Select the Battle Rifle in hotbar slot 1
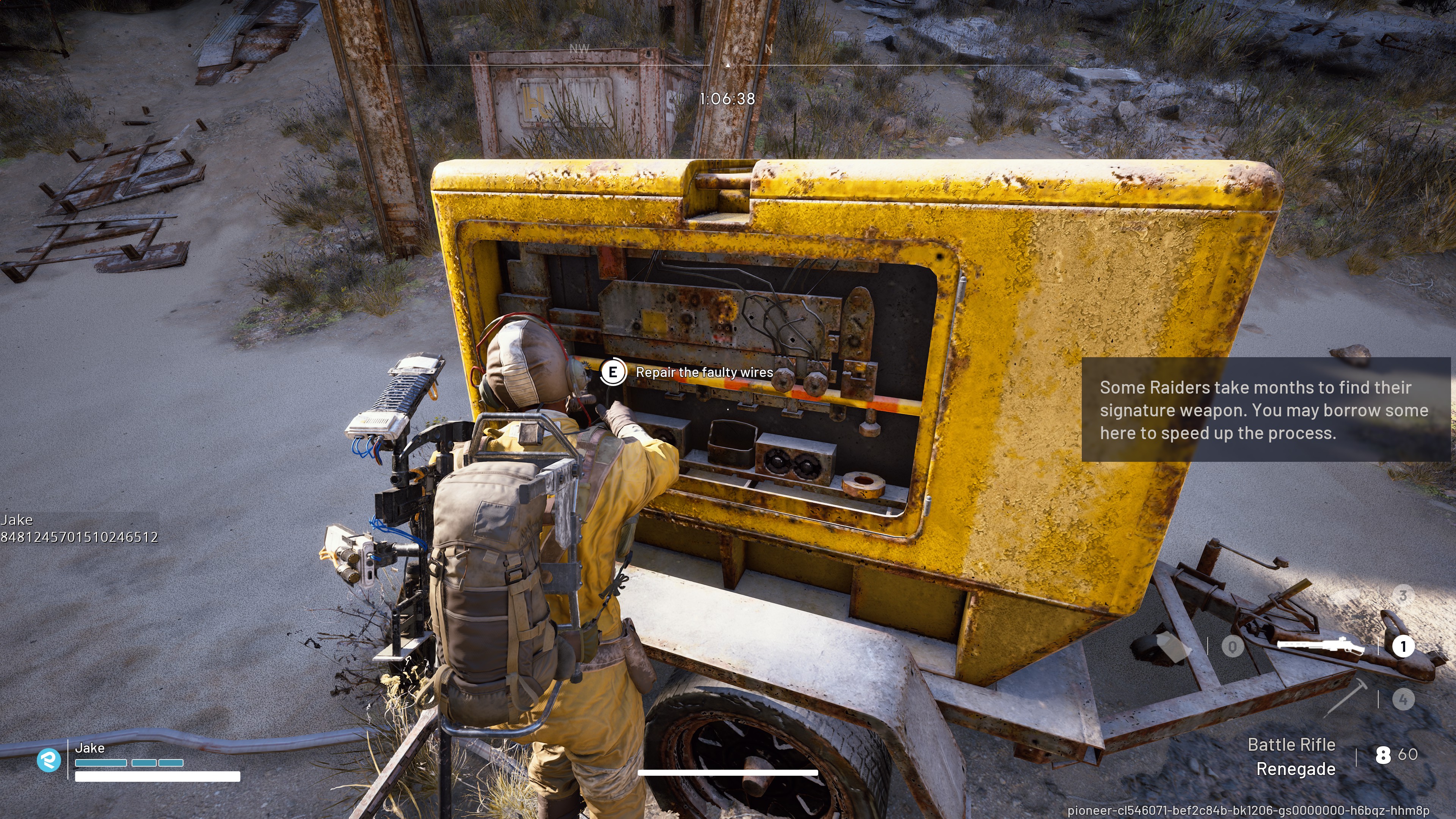Screen dimensions: 1456x819 (x=1404, y=646)
